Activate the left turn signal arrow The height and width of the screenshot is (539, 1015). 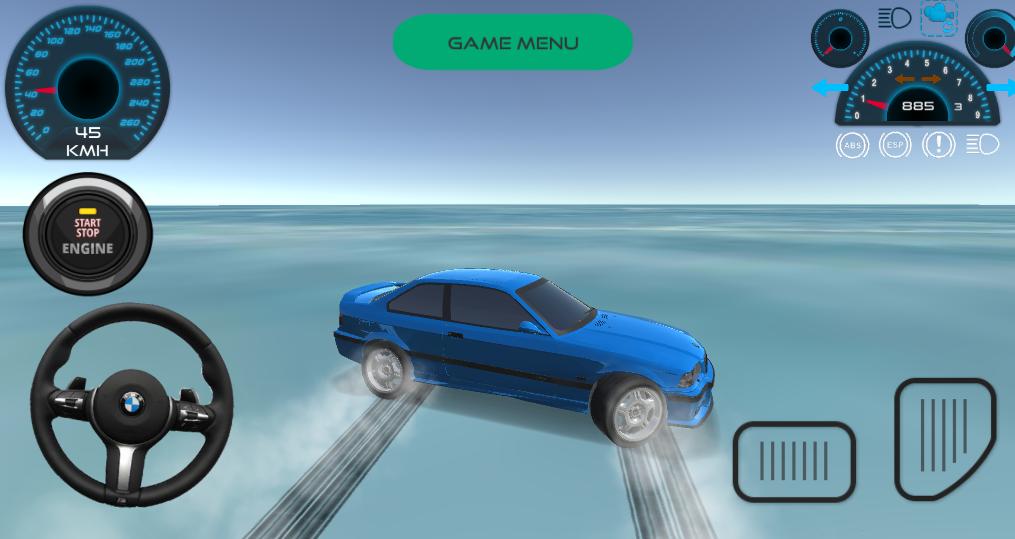[829, 88]
